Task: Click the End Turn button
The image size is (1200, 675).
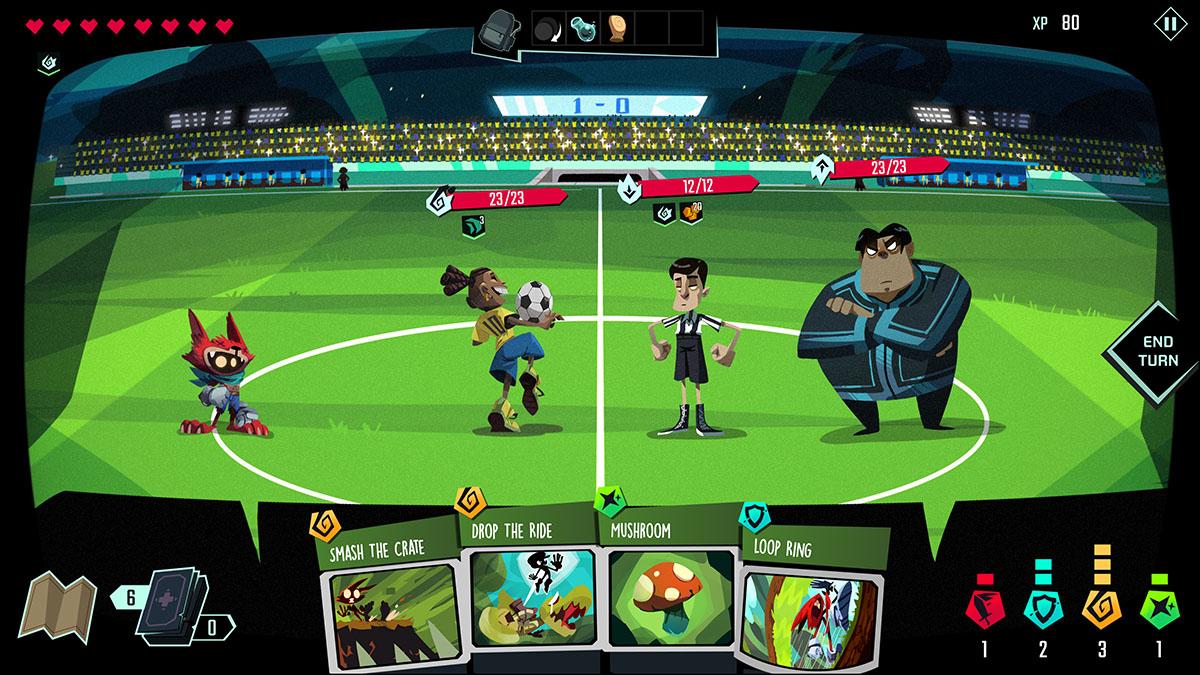Action: 1157,352
